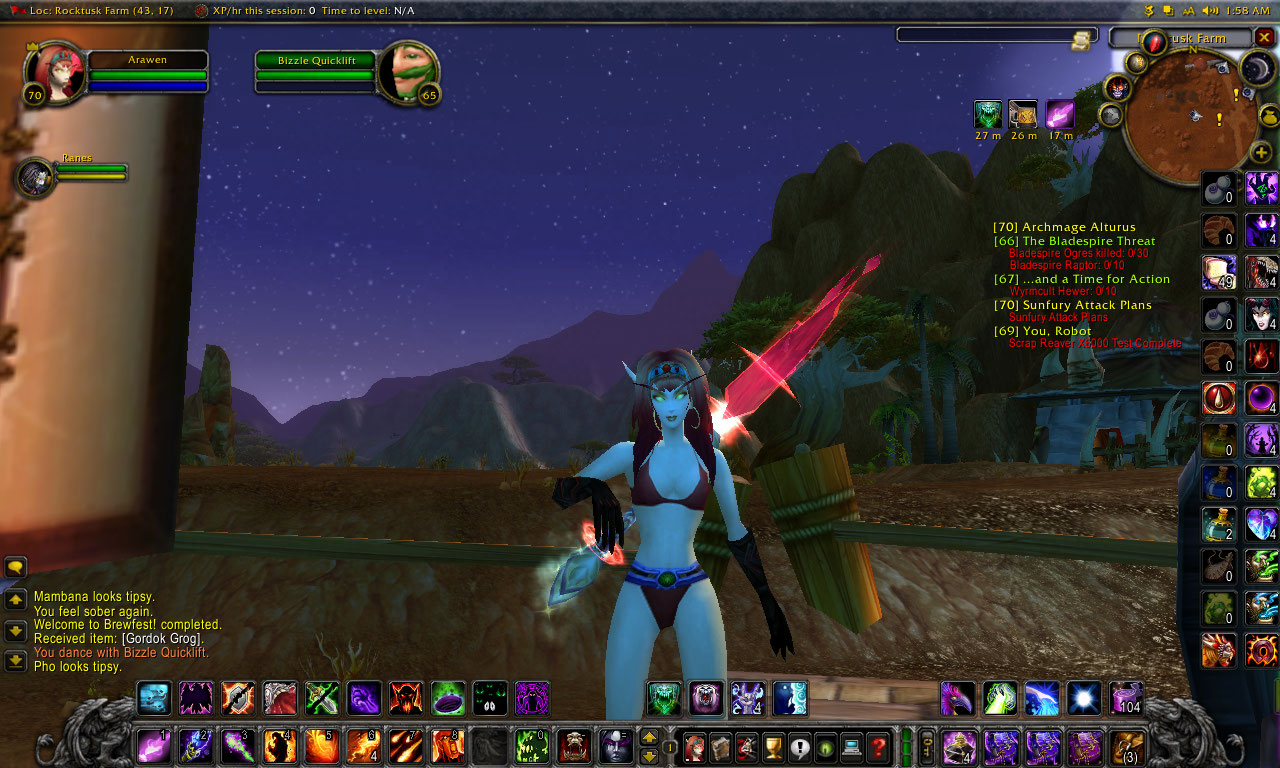This screenshot has height=768, width=1280.
Task: Open the chat menu speech bubble button
Action: click(x=15, y=567)
